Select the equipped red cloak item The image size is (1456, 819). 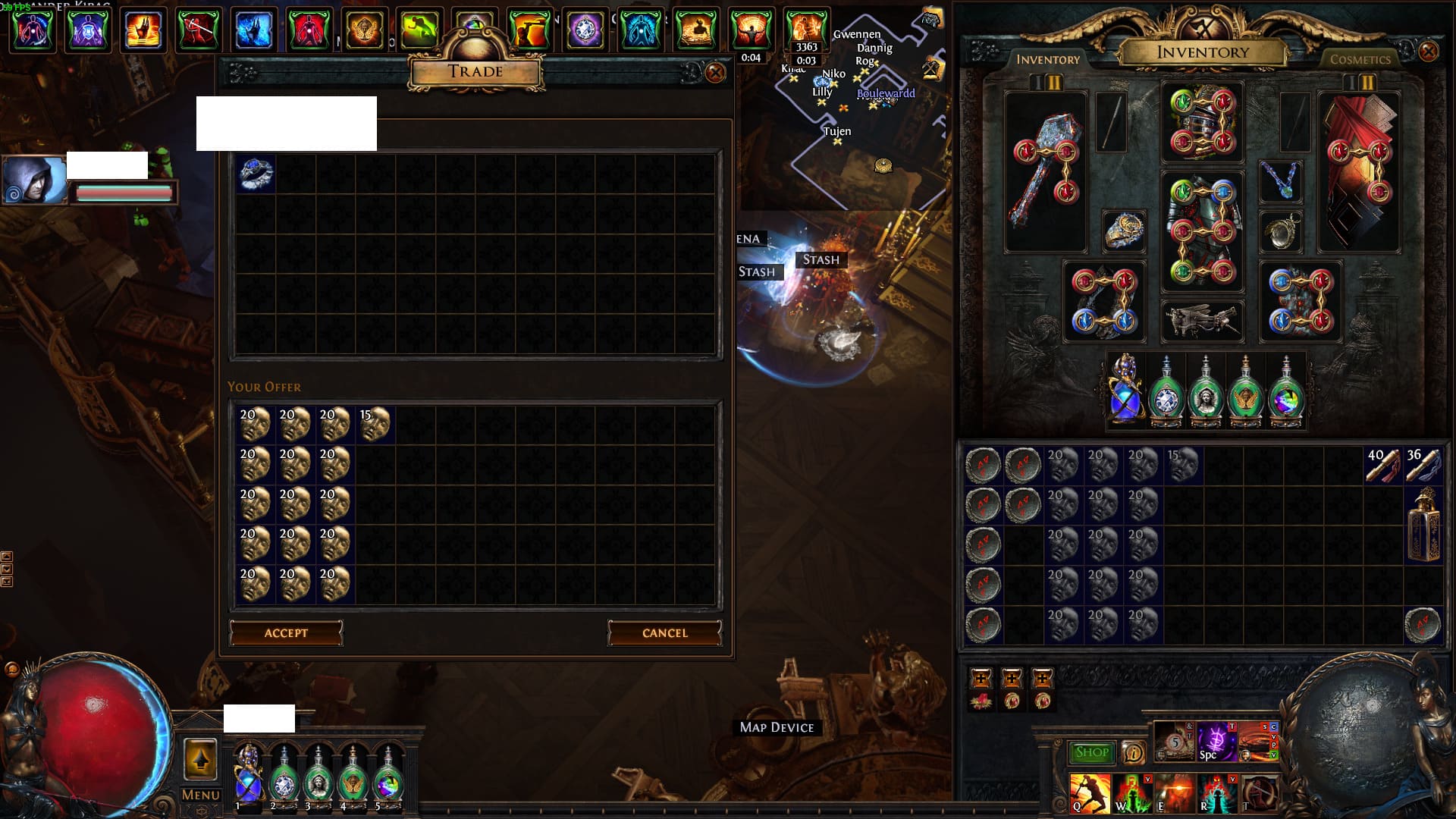(1359, 173)
